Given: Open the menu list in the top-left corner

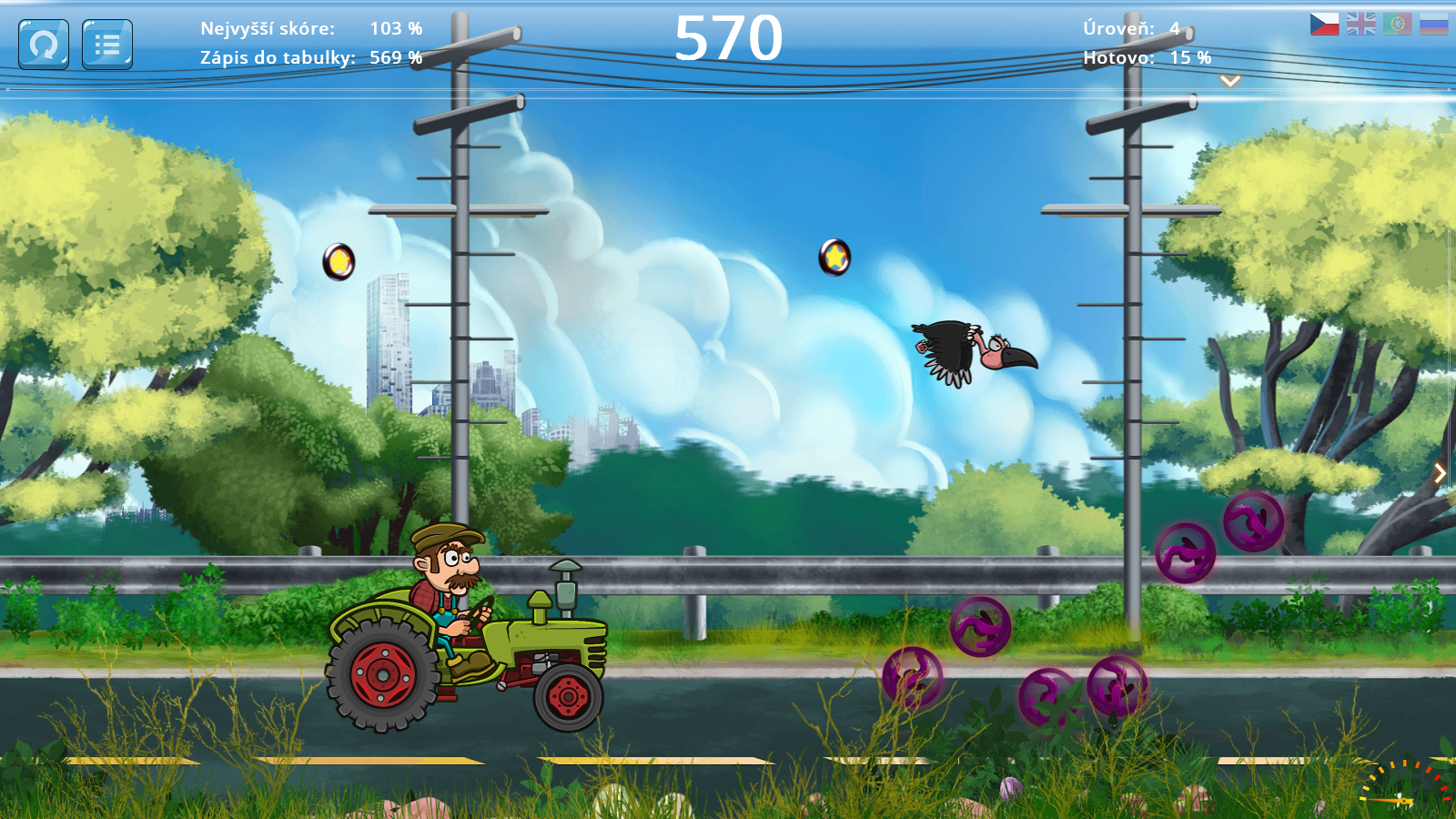Looking at the screenshot, I should (106, 44).
